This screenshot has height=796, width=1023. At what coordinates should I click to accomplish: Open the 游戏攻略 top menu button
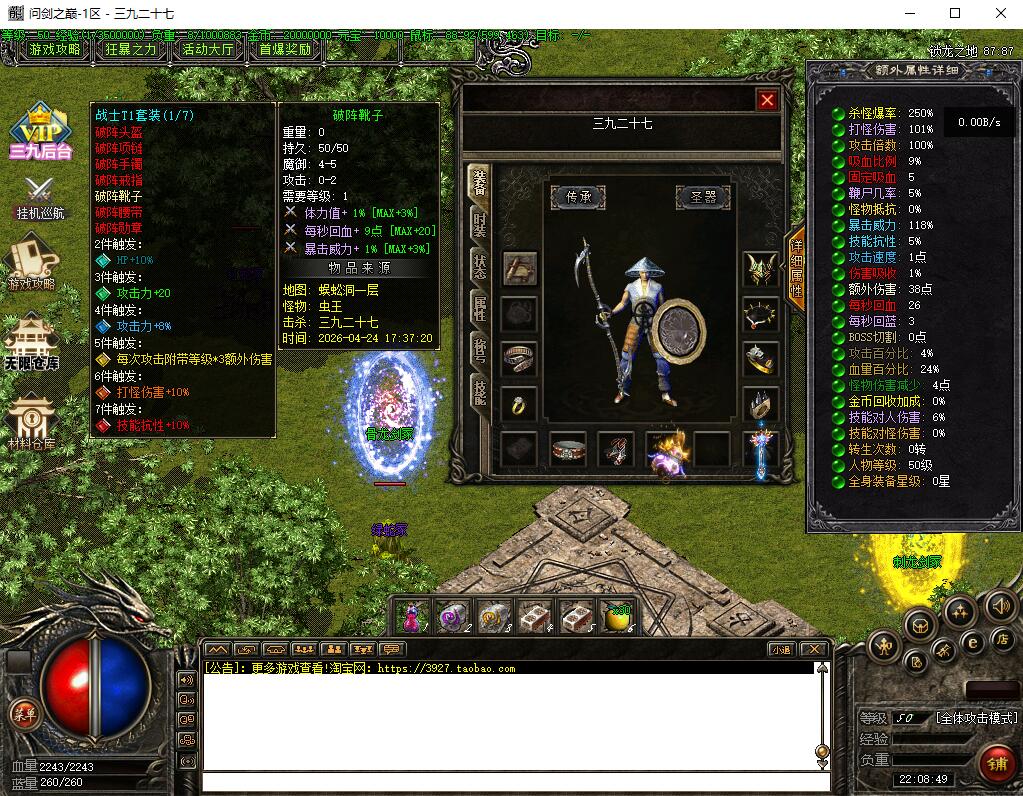pos(55,49)
